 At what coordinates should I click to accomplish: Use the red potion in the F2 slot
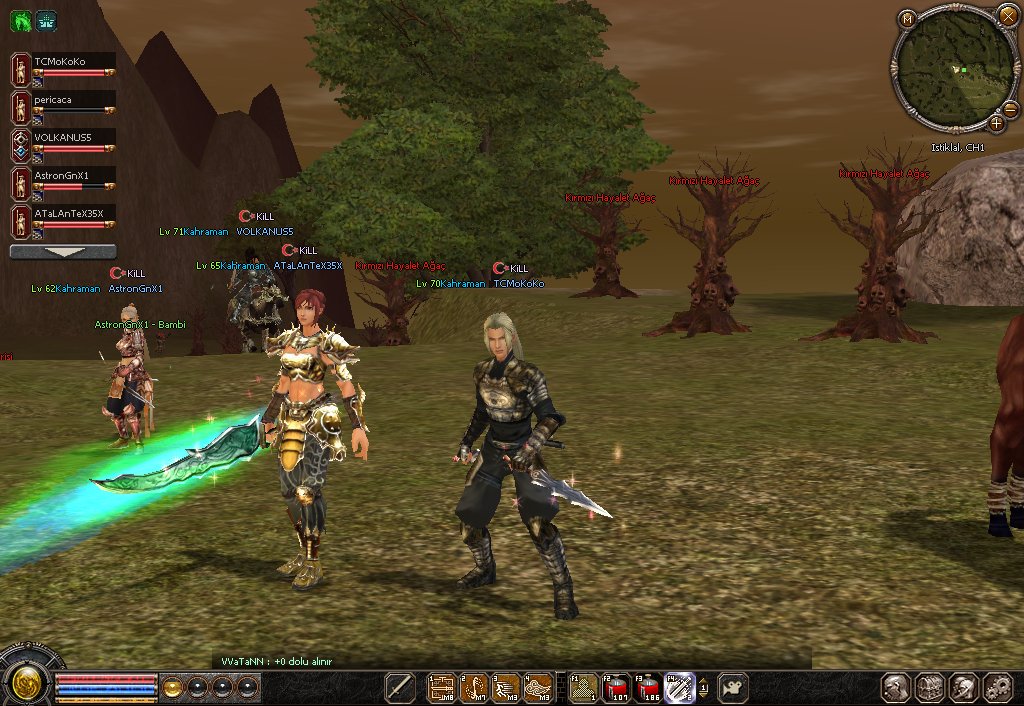[x=614, y=688]
